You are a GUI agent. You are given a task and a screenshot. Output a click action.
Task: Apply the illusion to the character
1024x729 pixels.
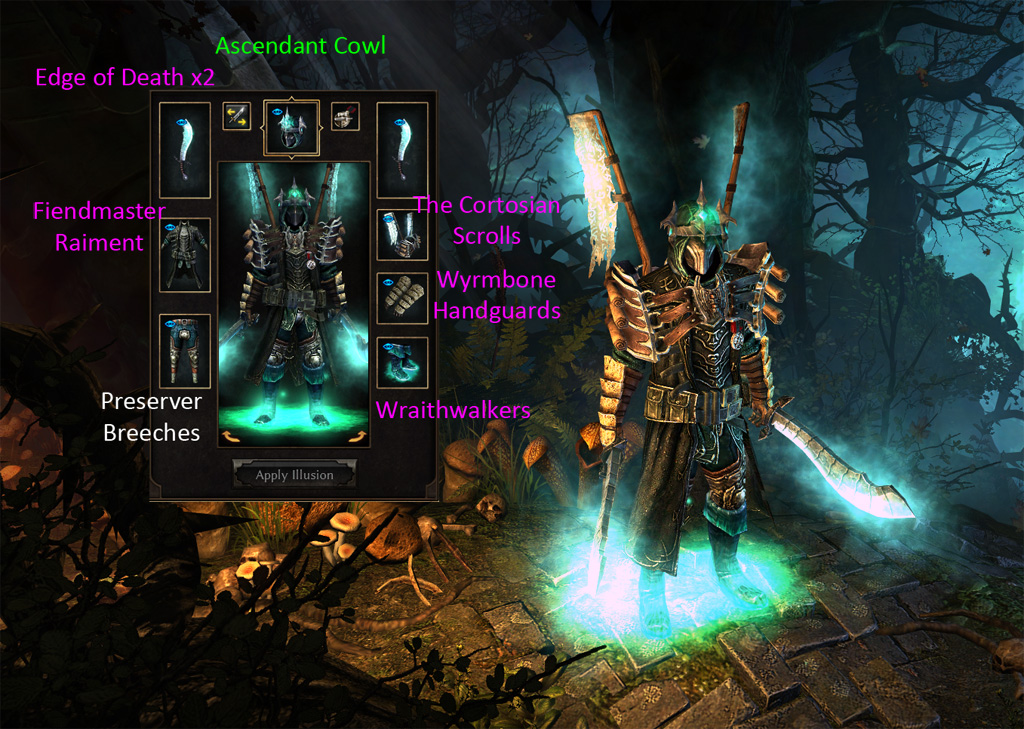[294, 475]
